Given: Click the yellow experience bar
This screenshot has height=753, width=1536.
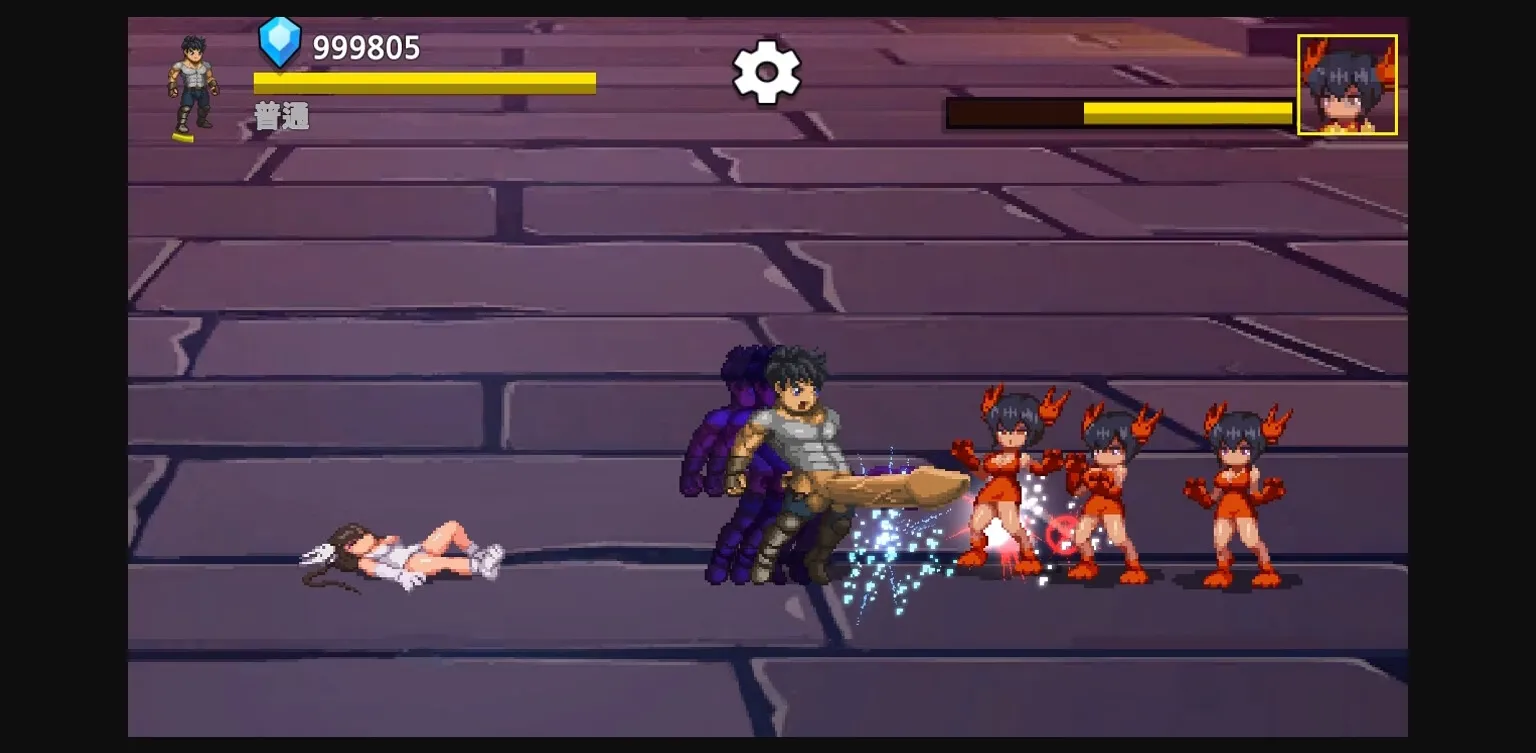Looking at the screenshot, I should [424, 81].
